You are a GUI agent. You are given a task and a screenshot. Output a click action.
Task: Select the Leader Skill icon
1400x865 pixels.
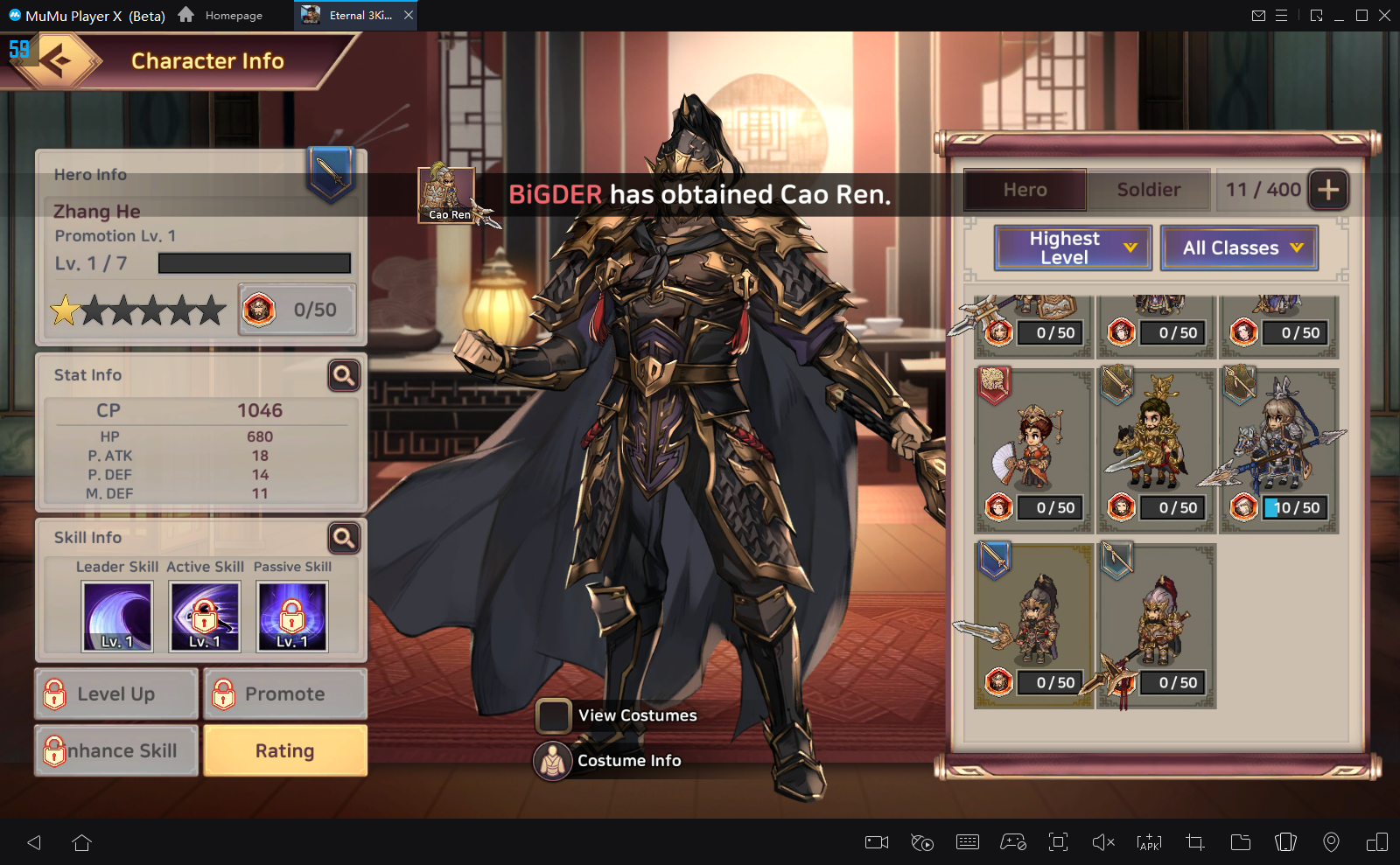pyautogui.click(x=117, y=617)
